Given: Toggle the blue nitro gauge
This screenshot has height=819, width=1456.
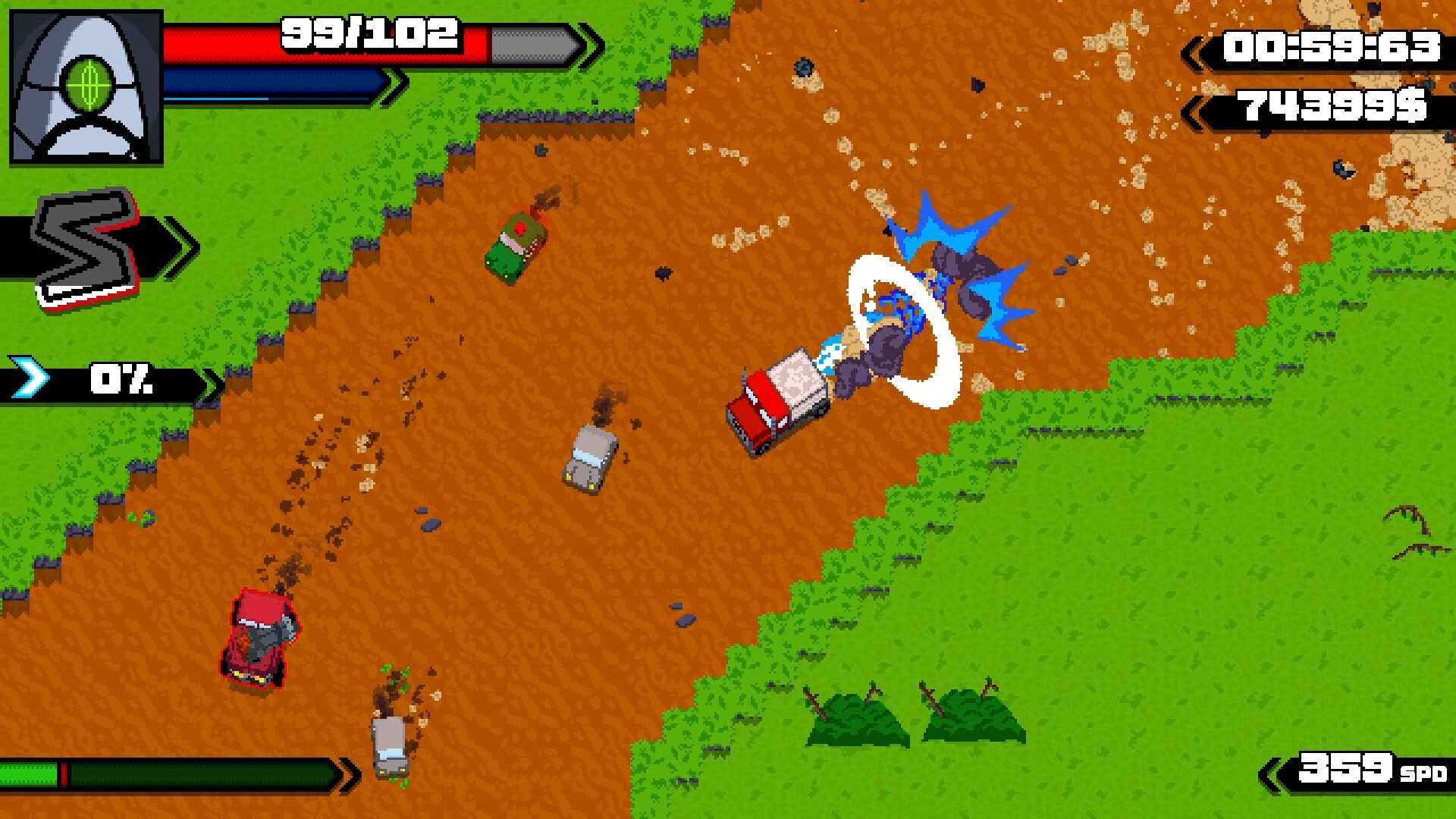Looking at the screenshot, I should coord(273,80).
